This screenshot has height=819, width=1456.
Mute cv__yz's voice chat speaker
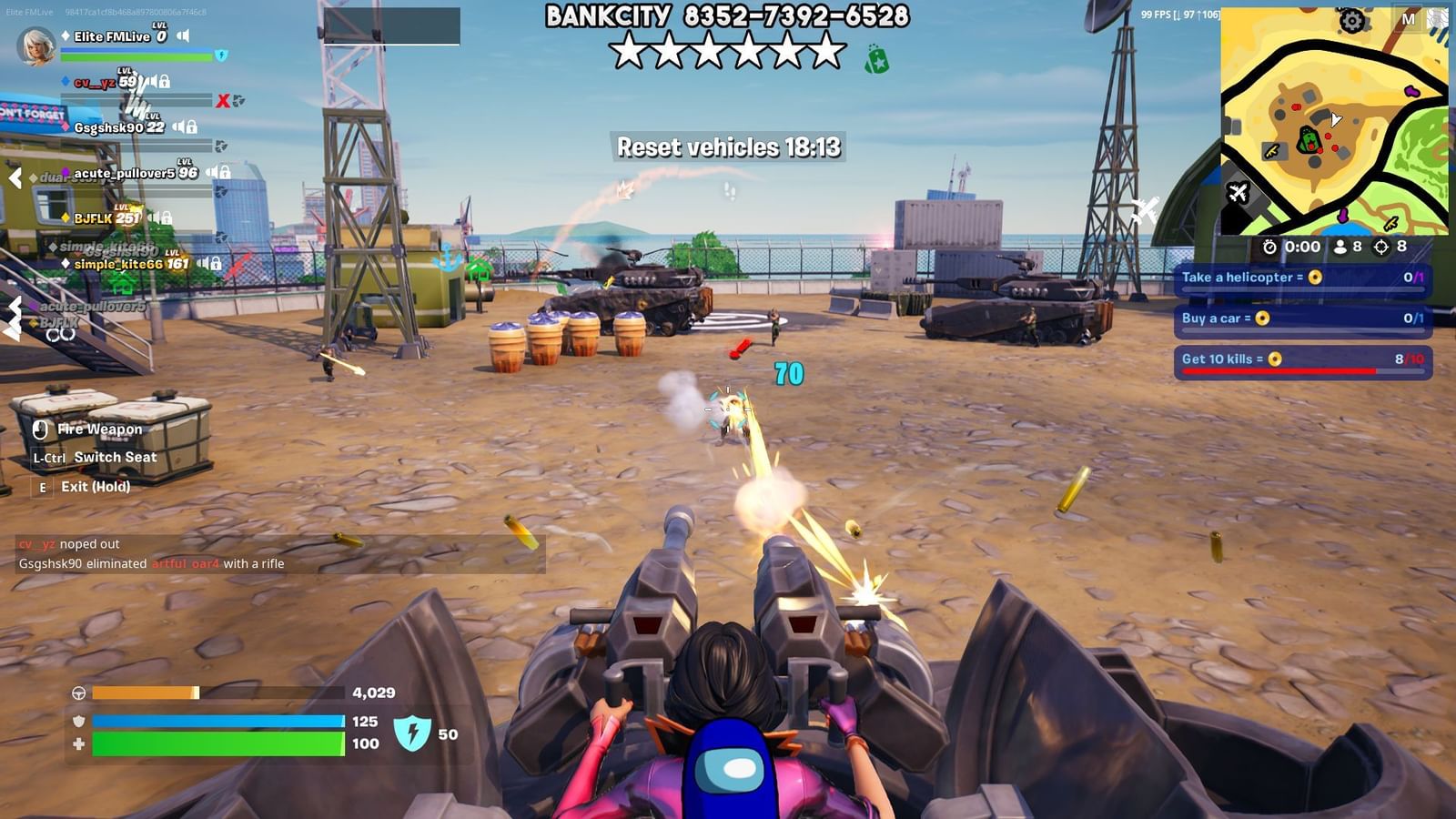[153, 81]
